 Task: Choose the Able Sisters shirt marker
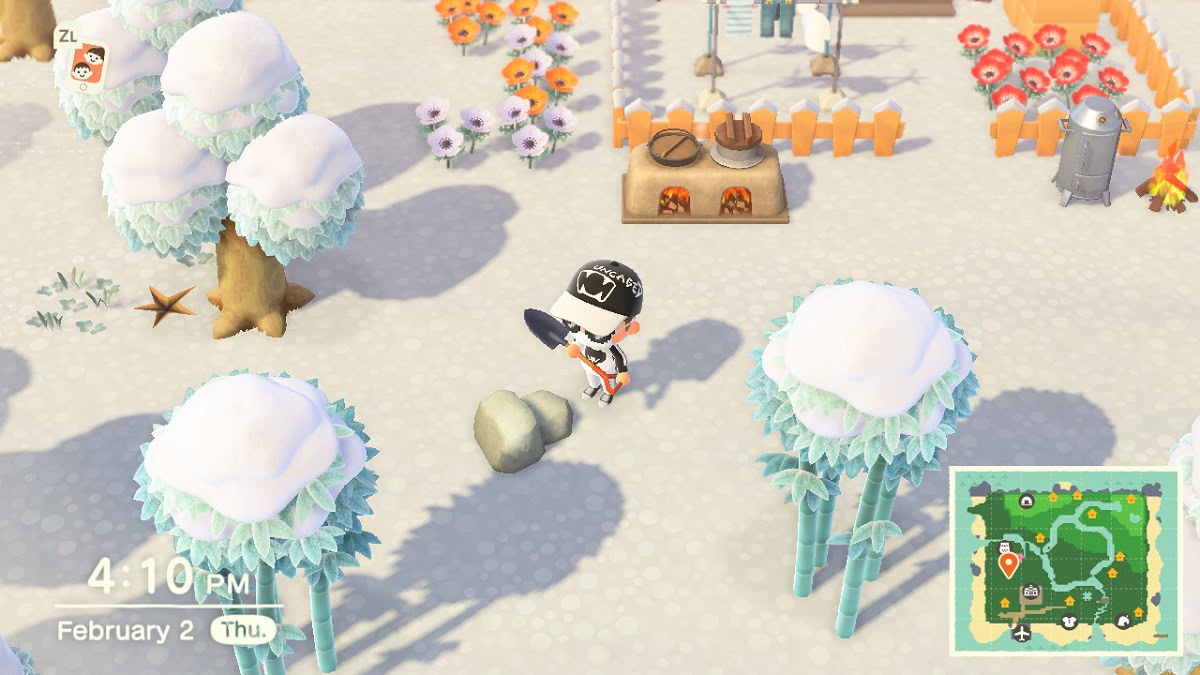click(1069, 621)
